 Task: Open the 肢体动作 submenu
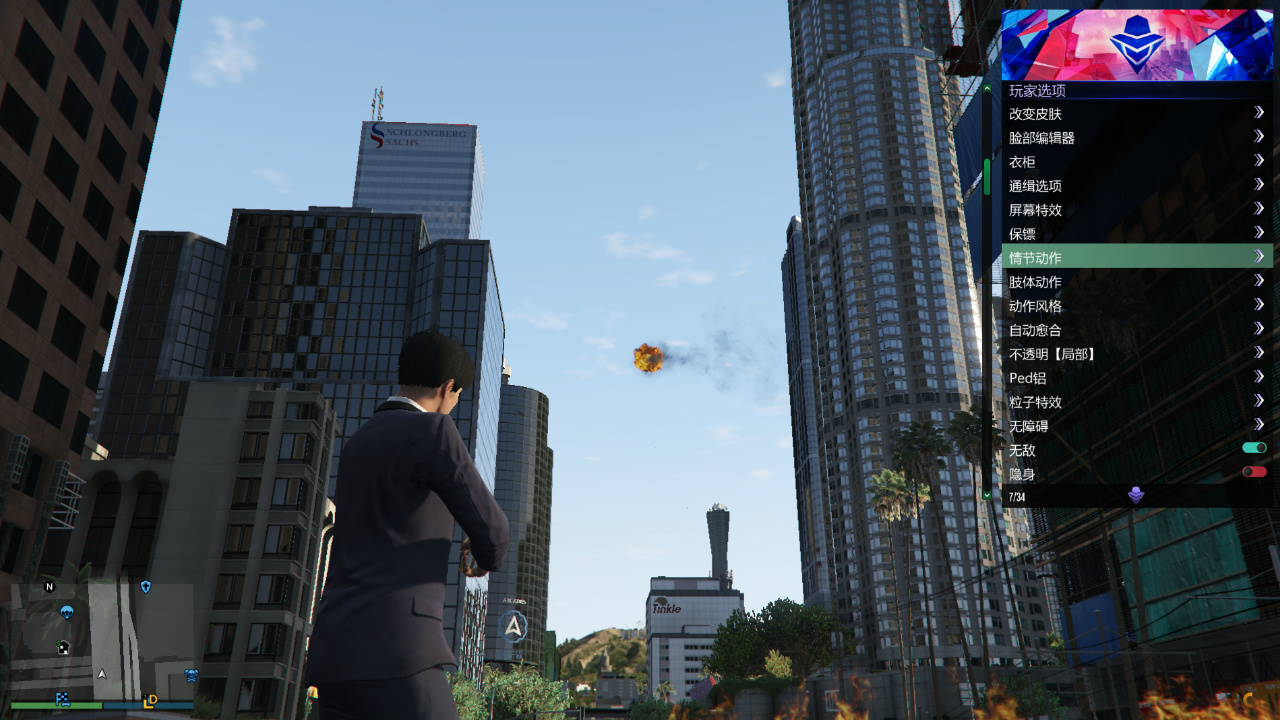pyautogui.click(x=1136, y=282)
